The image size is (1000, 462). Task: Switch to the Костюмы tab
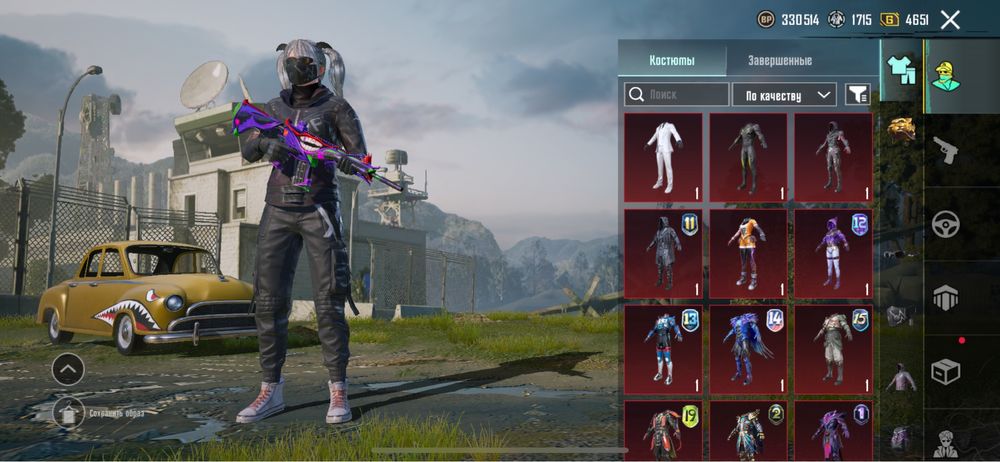tap(671, 60)
